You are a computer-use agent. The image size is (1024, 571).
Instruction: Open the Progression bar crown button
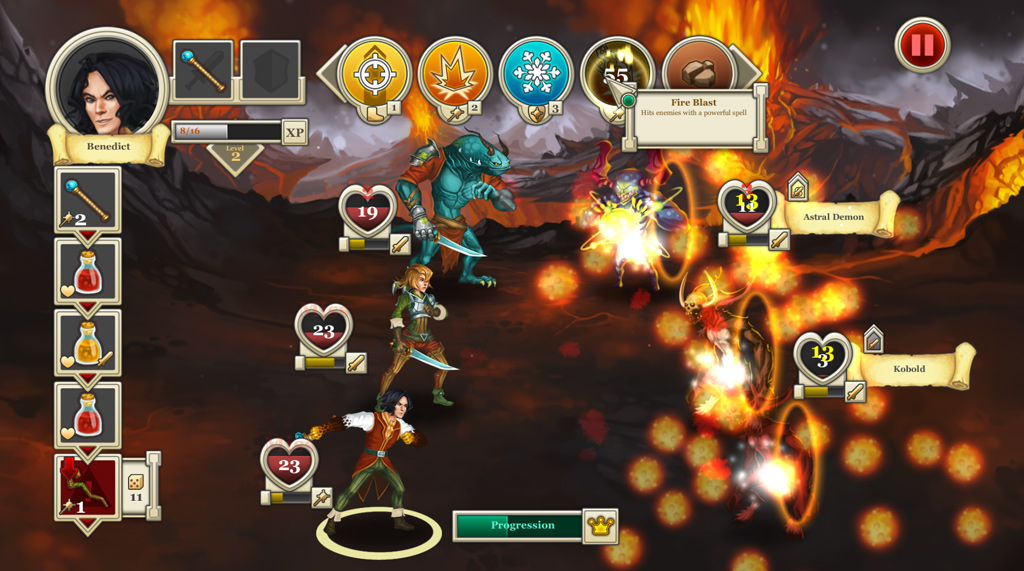click(x=600, y=526)
